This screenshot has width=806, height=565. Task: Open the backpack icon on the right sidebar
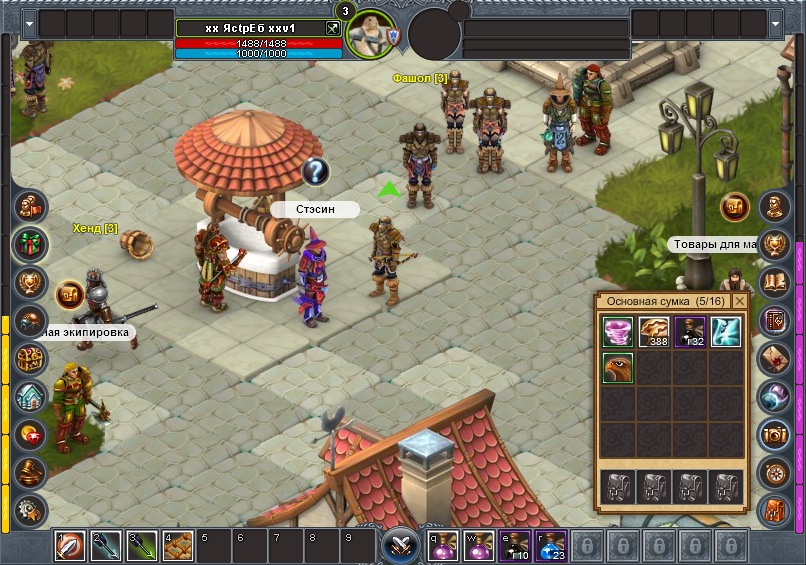click(774, 509)
